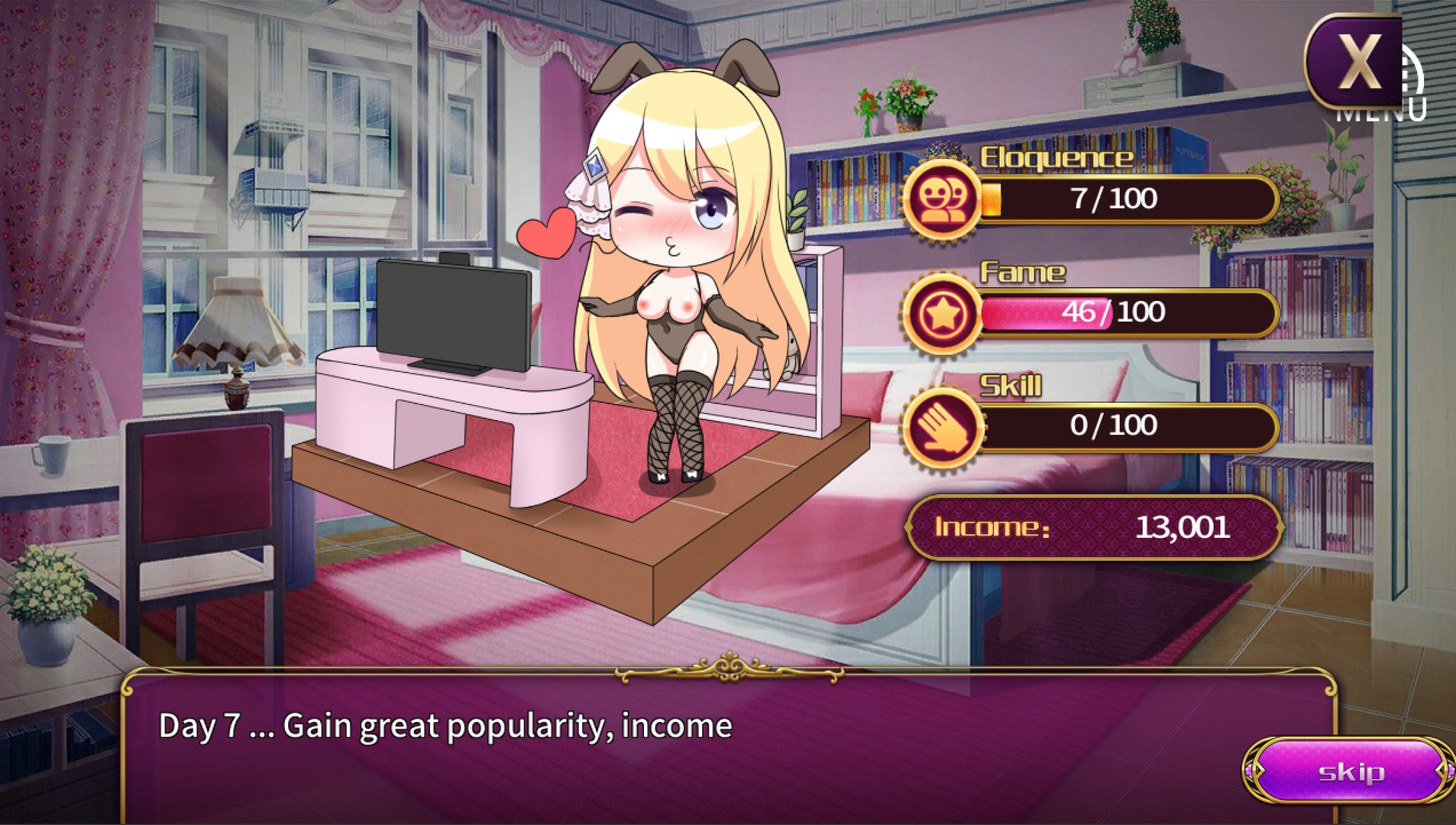Viewport: 1456px width, 825px height.
Task: Expand the Income panel showing 13,001
Action: pos(1095,528)
